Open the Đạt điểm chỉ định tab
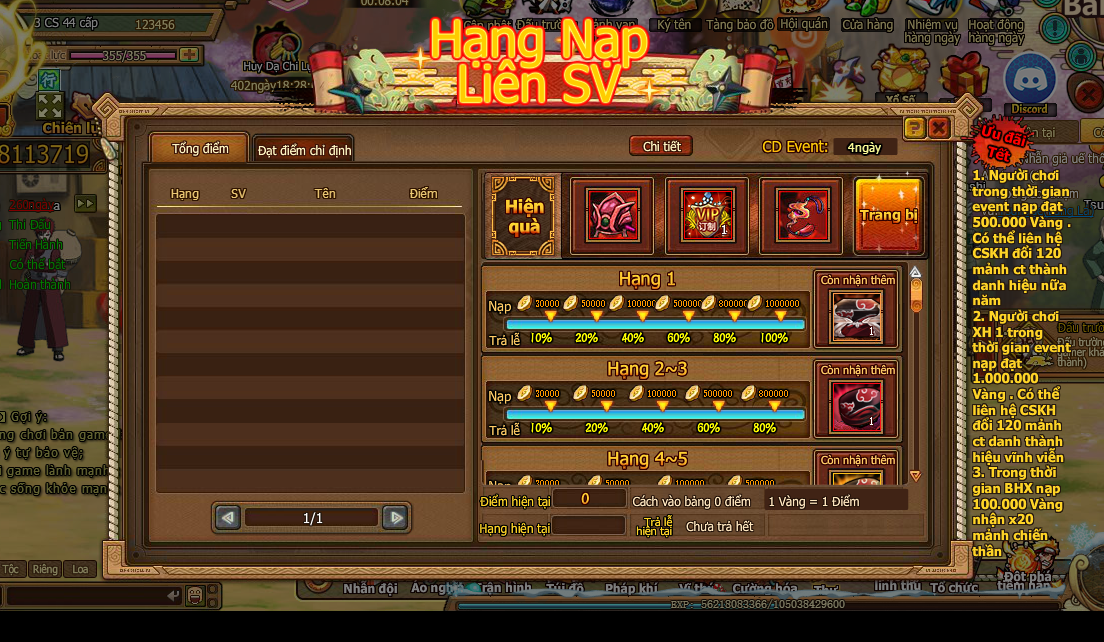 click(x=304, y=150)
